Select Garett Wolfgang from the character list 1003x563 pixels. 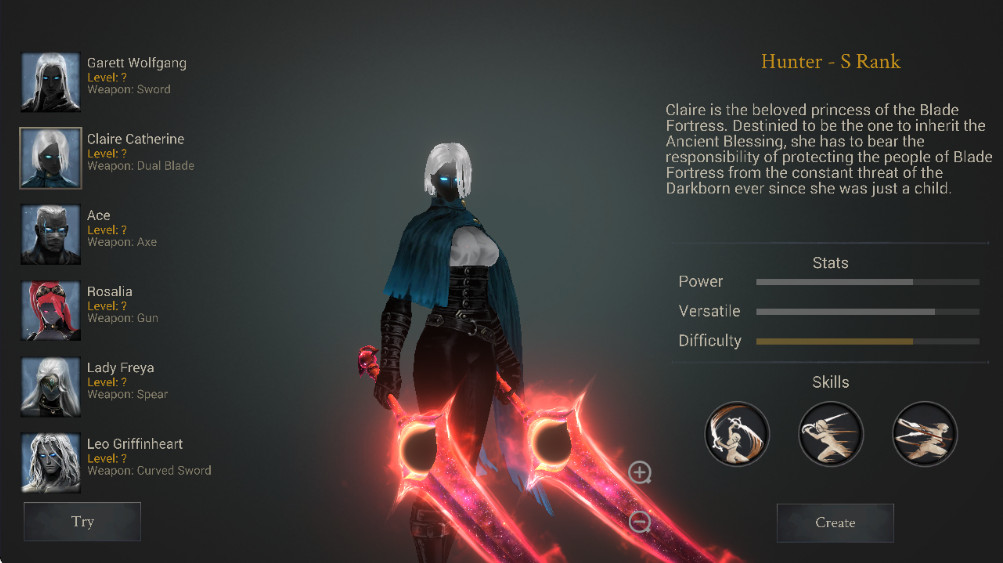[51, 82]
